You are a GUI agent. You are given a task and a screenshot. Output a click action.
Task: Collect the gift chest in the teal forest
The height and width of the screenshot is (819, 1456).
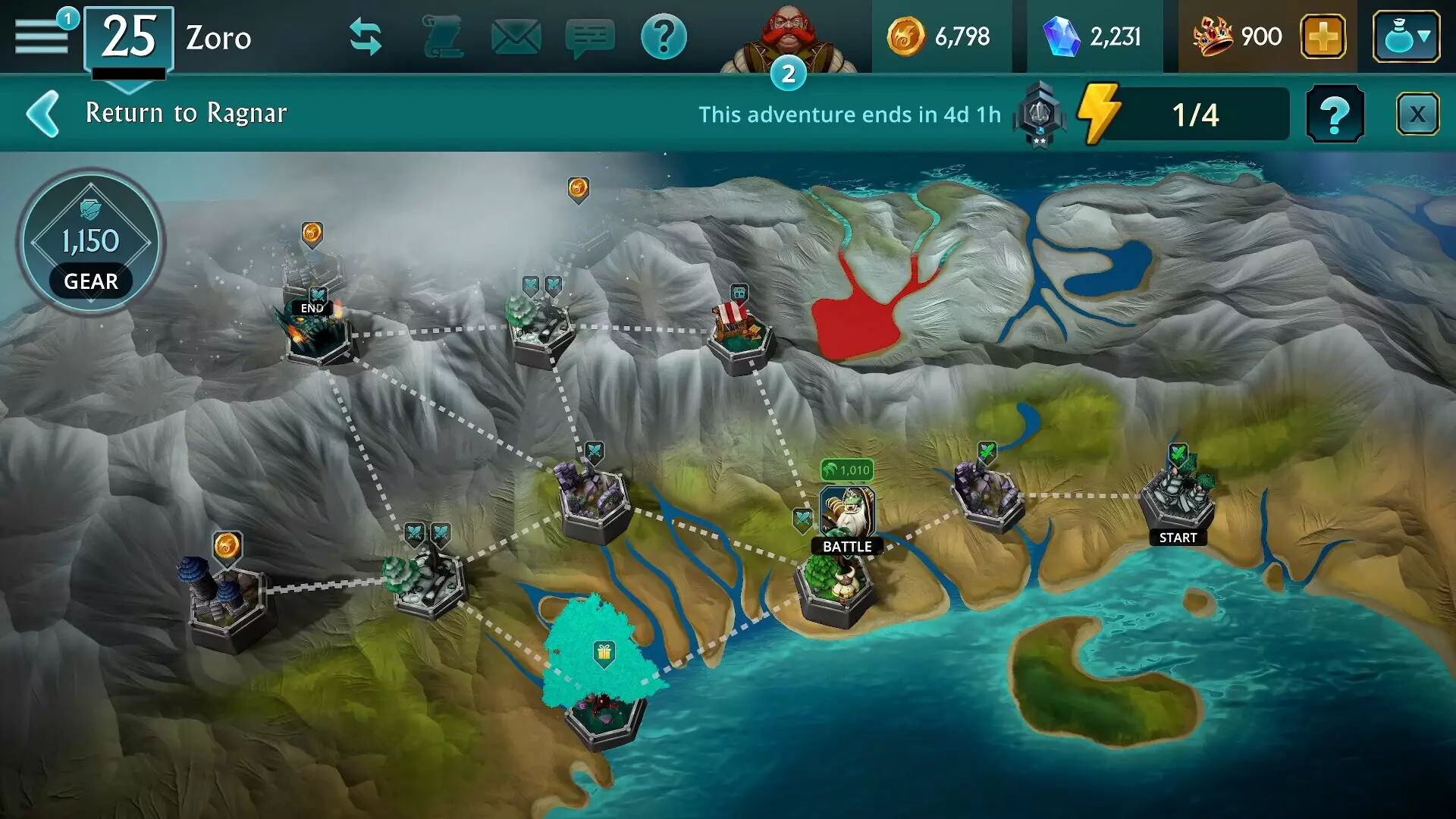point(603,652)
